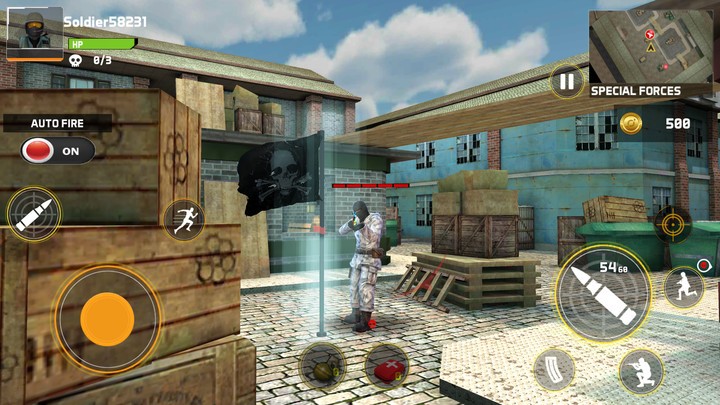
Task: Activate the sprint running-man icon
Action: pos(183,220)
